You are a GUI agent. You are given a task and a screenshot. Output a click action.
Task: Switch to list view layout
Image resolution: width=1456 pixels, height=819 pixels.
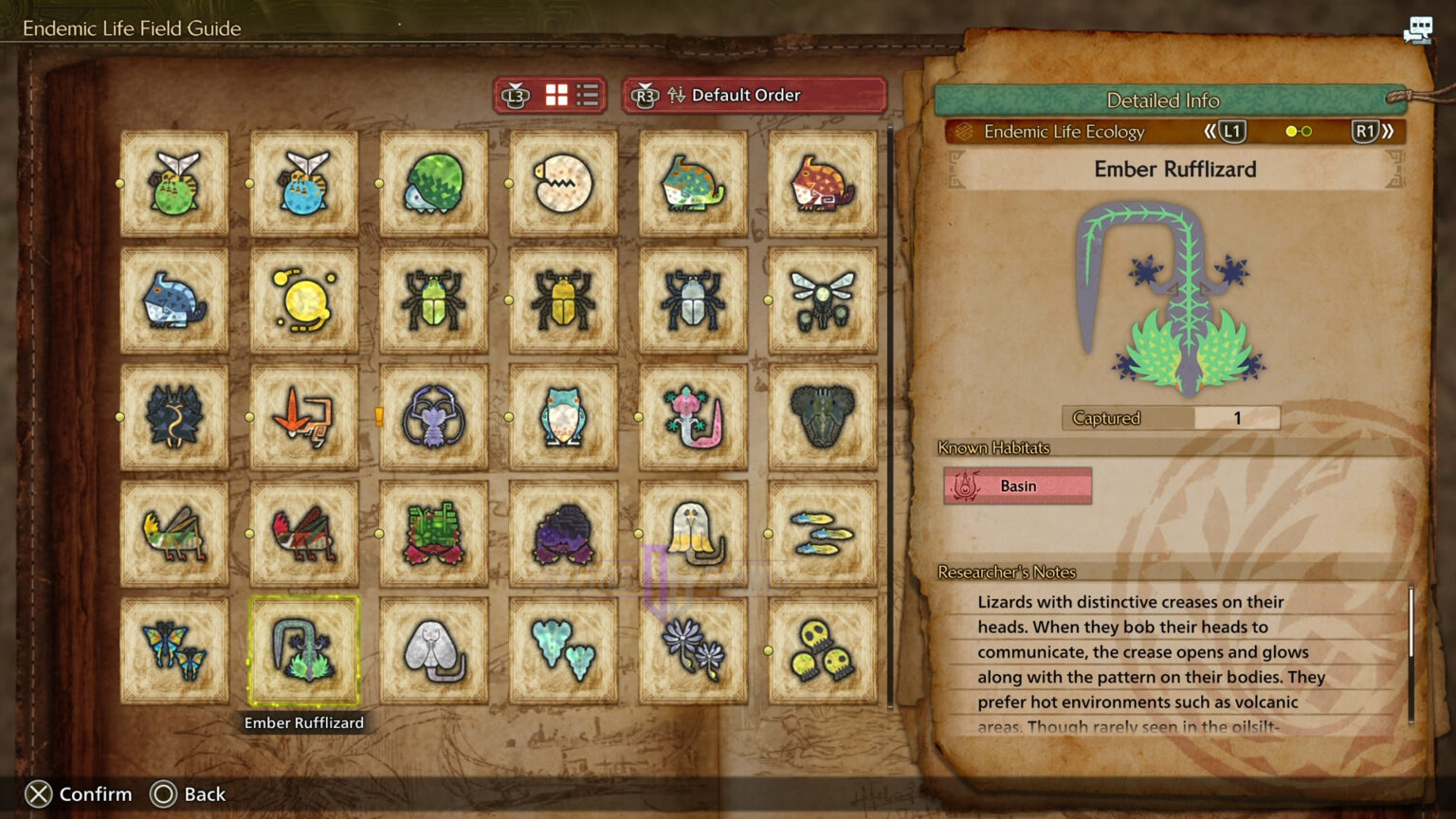586,95
